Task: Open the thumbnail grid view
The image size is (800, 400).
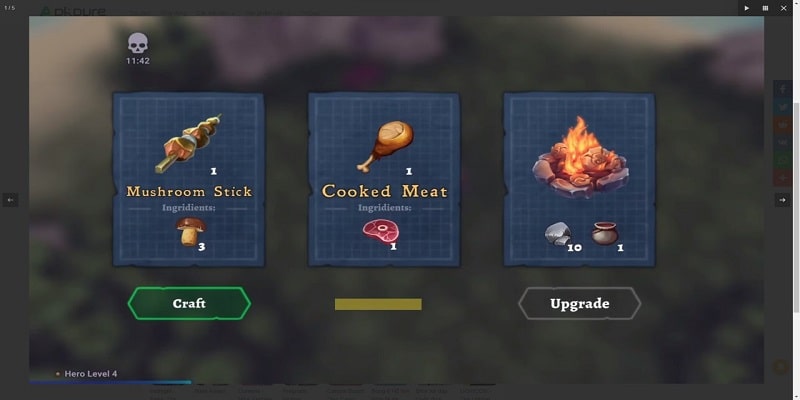Action: point(765,8)
